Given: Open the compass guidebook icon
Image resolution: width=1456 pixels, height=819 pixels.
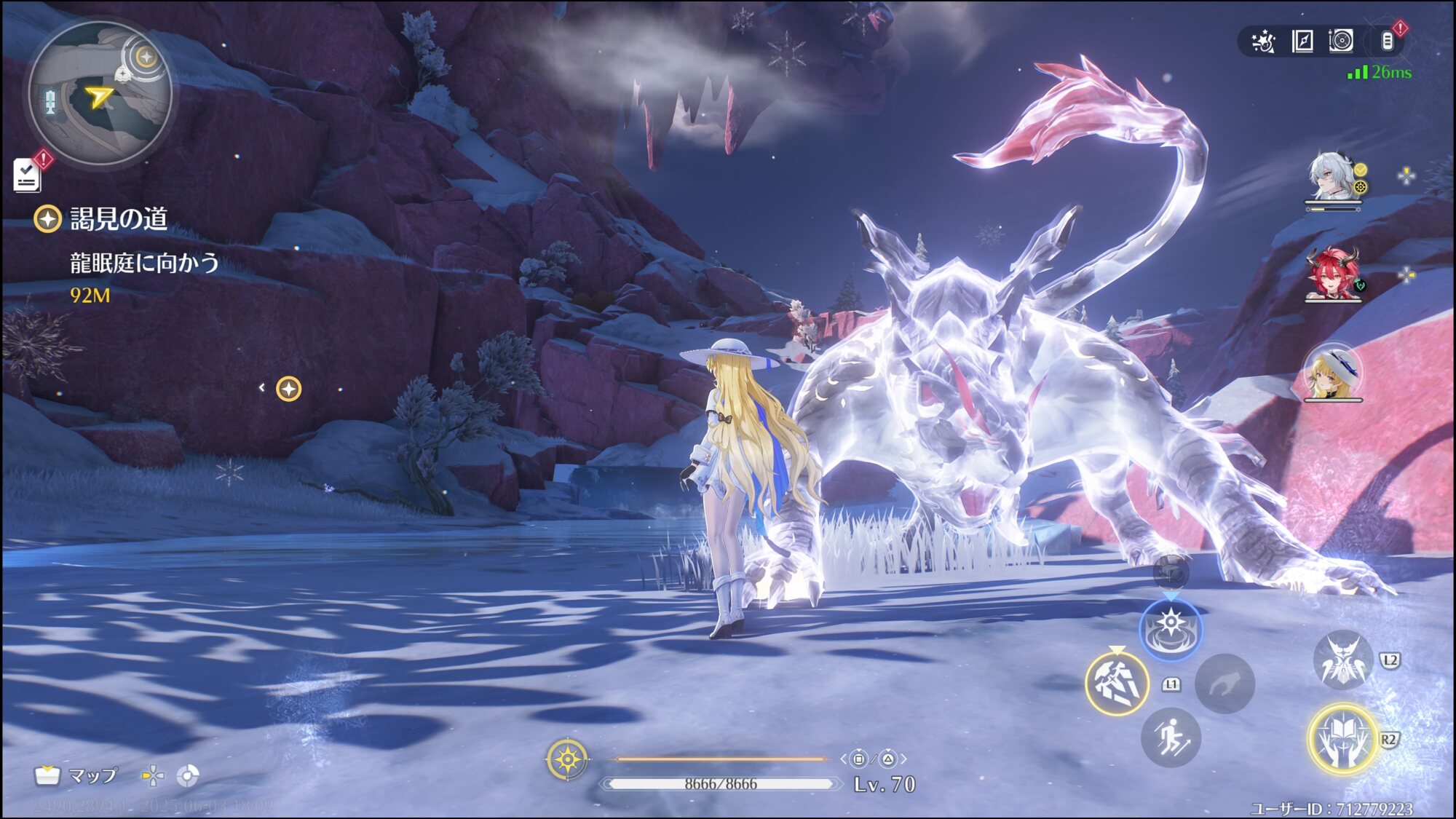Looking at the screenshot, I should [1302, 41].
